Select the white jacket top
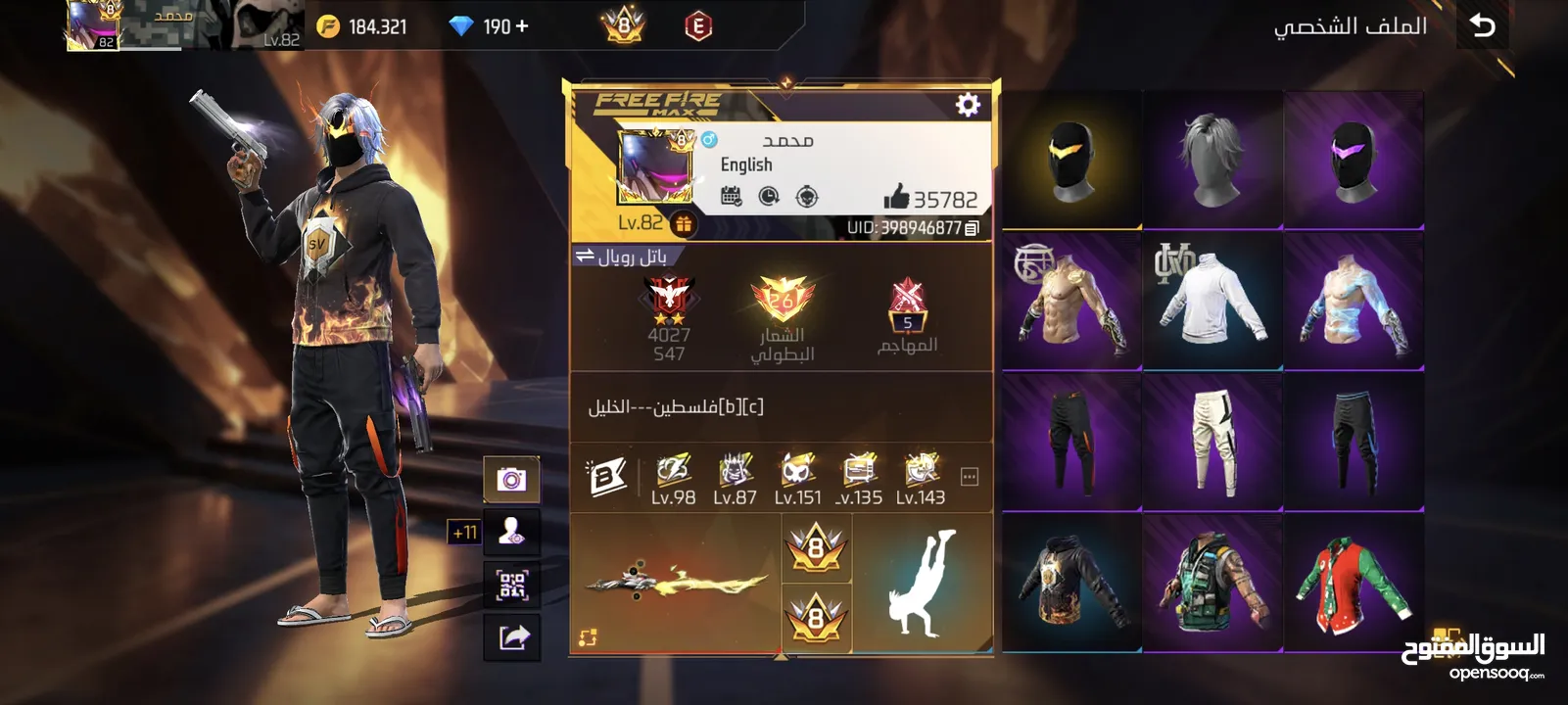 1212,300
